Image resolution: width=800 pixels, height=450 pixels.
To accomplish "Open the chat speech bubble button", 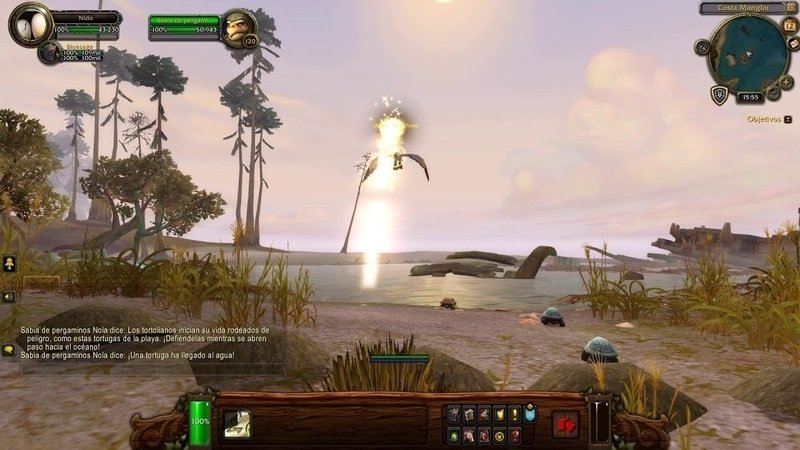I will (8, 350).
